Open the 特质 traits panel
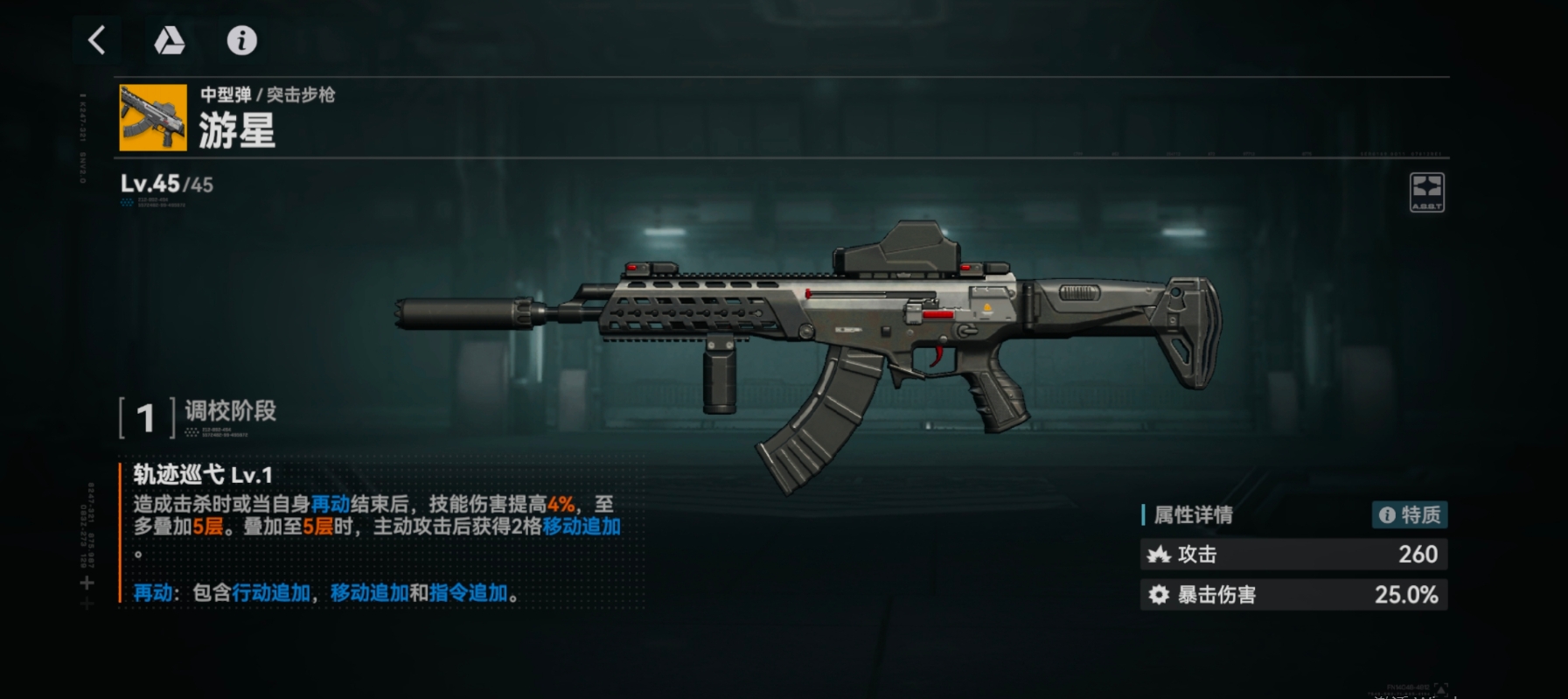The image size is (1568, 699). tap(1411, 515)
